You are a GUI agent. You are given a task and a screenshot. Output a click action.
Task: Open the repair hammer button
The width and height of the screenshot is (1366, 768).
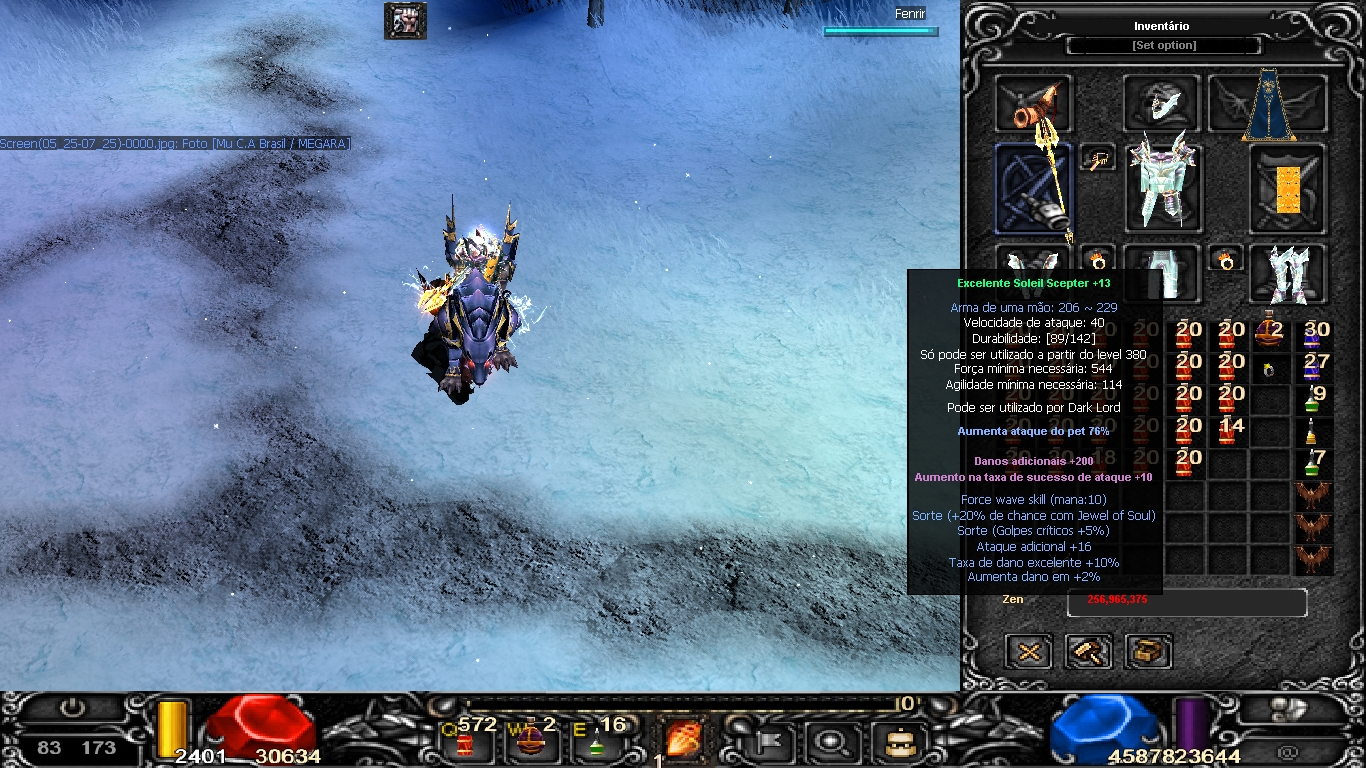(1088, 651)
